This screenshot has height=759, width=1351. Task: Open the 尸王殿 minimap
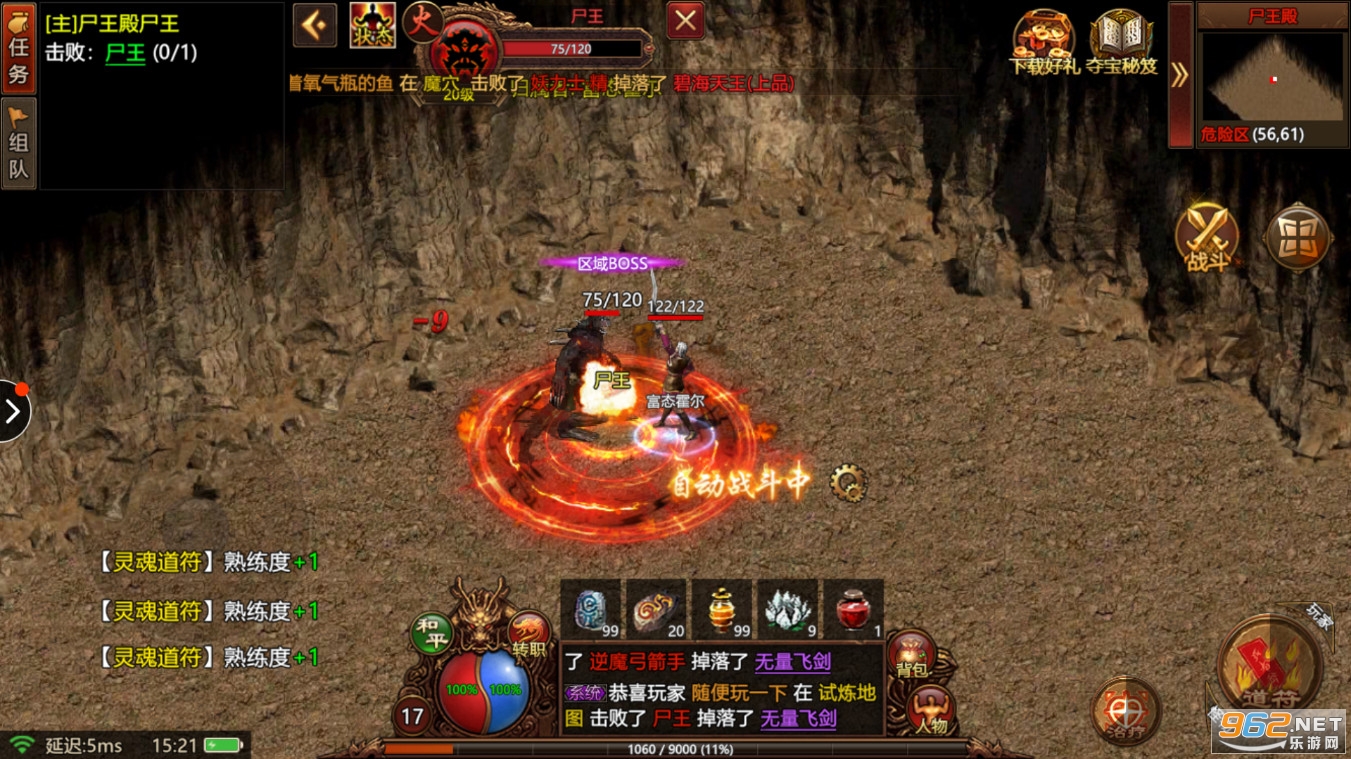(1272, 78)
